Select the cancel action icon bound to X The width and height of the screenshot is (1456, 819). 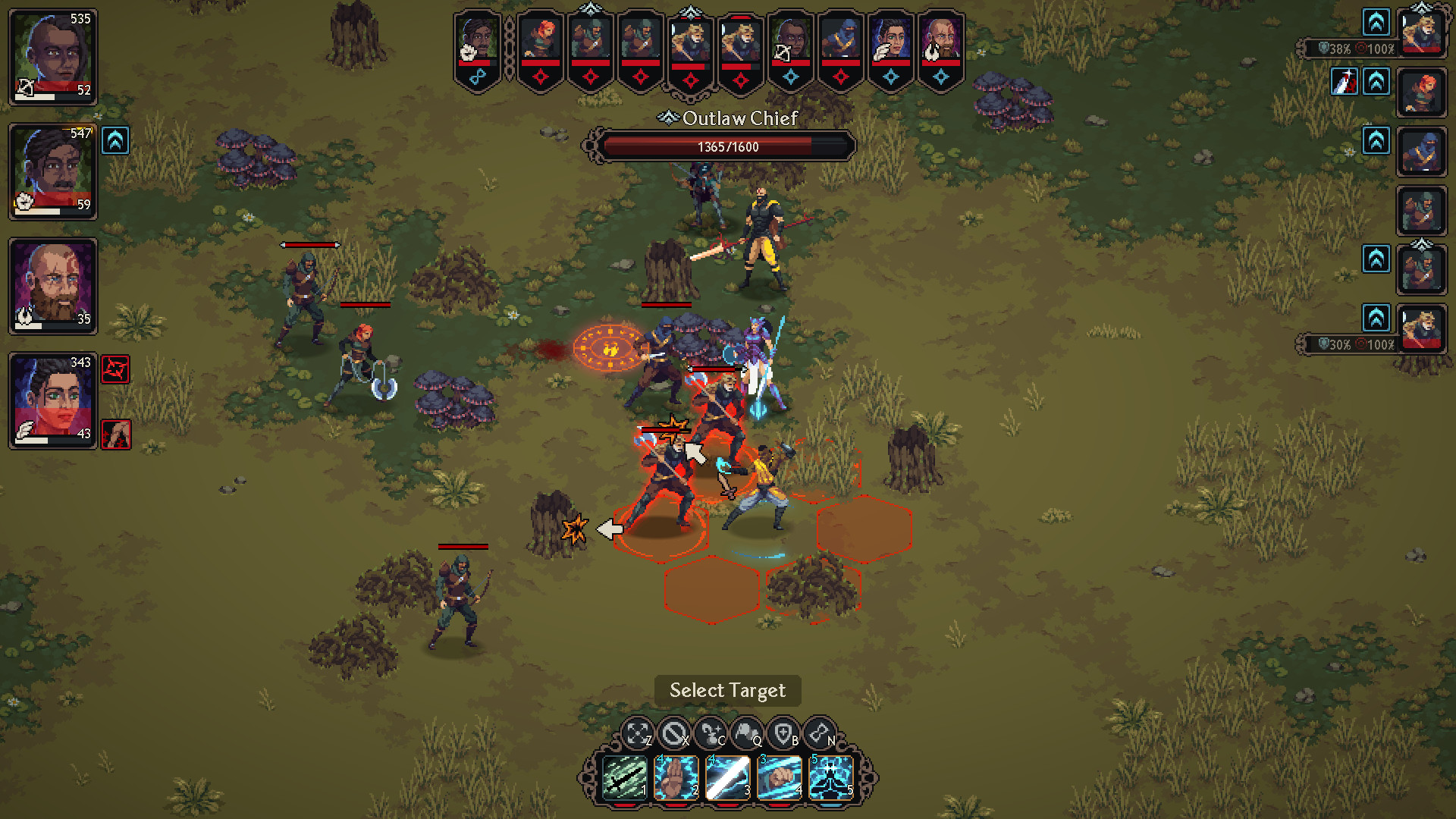pyautogui.click(x=673, y=730)
